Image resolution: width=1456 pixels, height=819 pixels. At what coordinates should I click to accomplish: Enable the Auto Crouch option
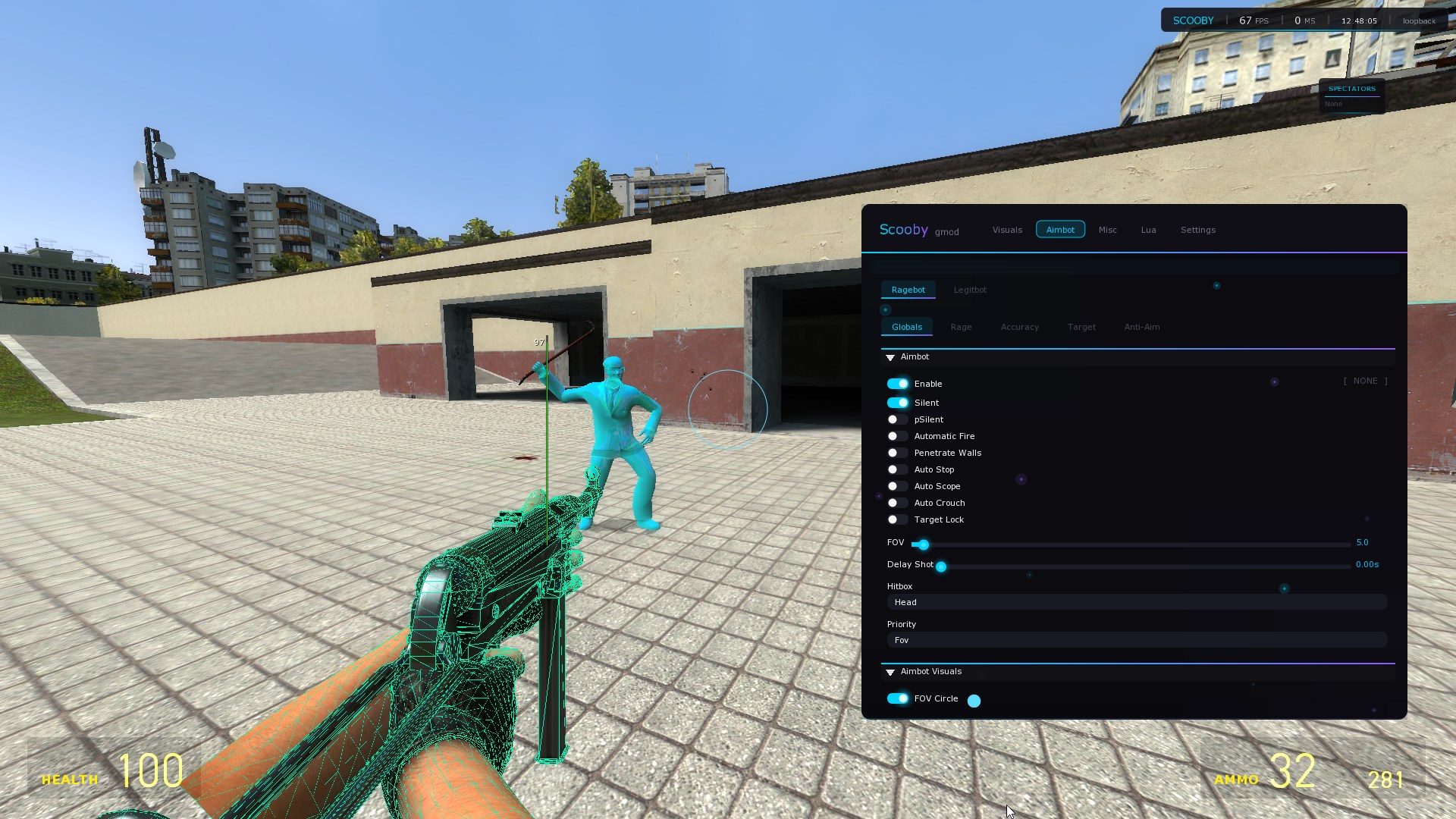point(897,503)
